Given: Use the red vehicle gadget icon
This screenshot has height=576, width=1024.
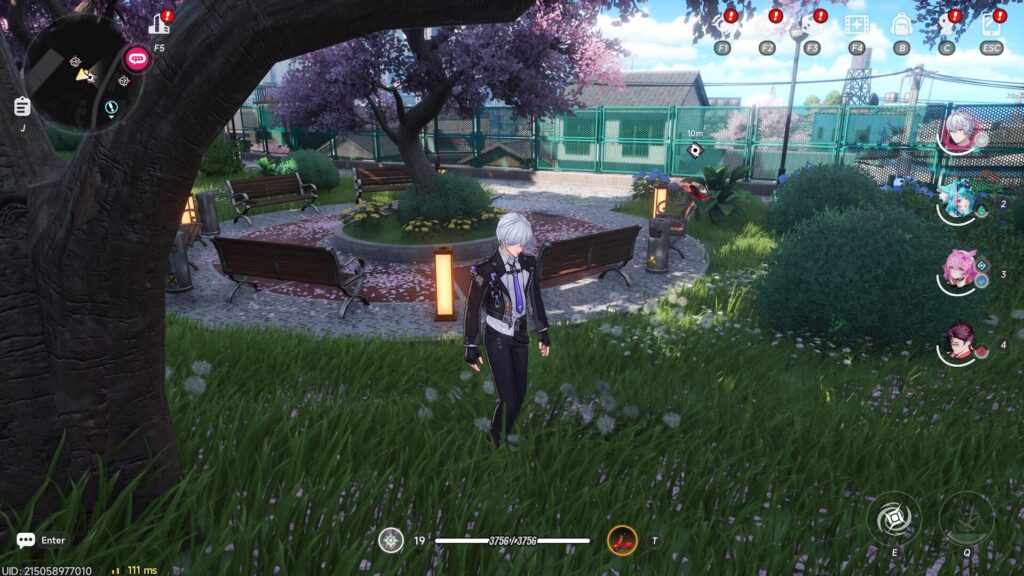Looking at the screenshot, I should 622,541.
